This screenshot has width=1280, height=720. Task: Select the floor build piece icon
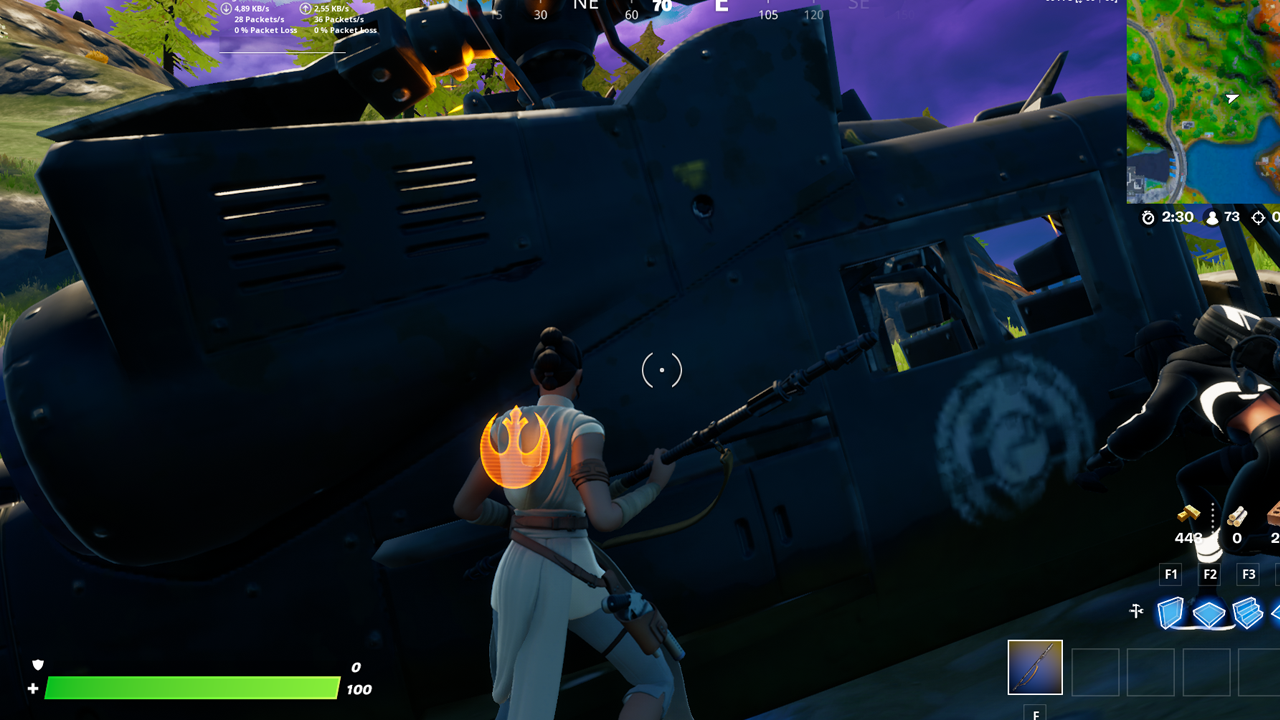[1209, 612]
